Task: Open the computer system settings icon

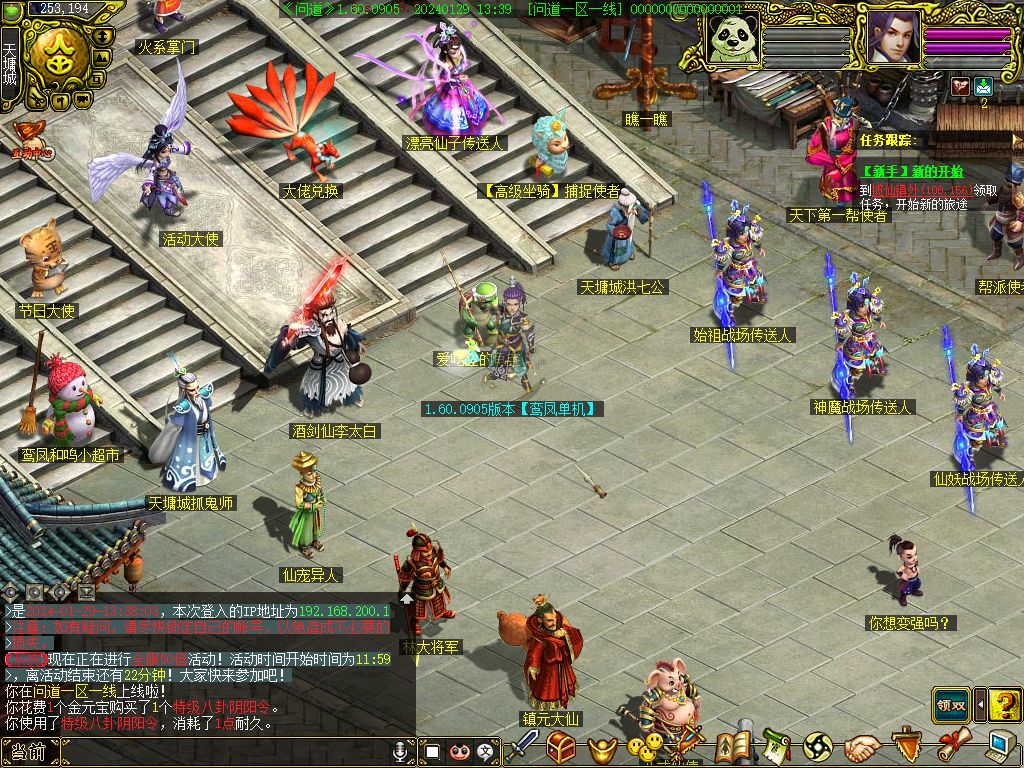Action: [x=999, y=746]
